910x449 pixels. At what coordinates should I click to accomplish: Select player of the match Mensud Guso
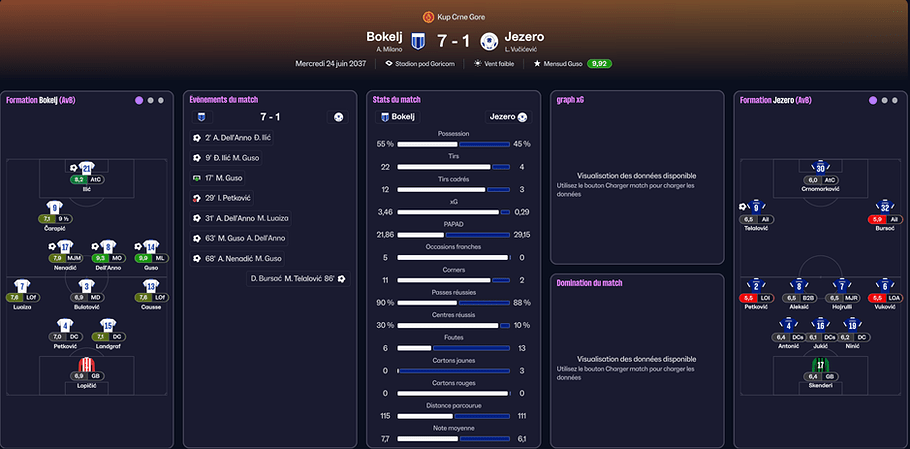[x=563, y=63]
